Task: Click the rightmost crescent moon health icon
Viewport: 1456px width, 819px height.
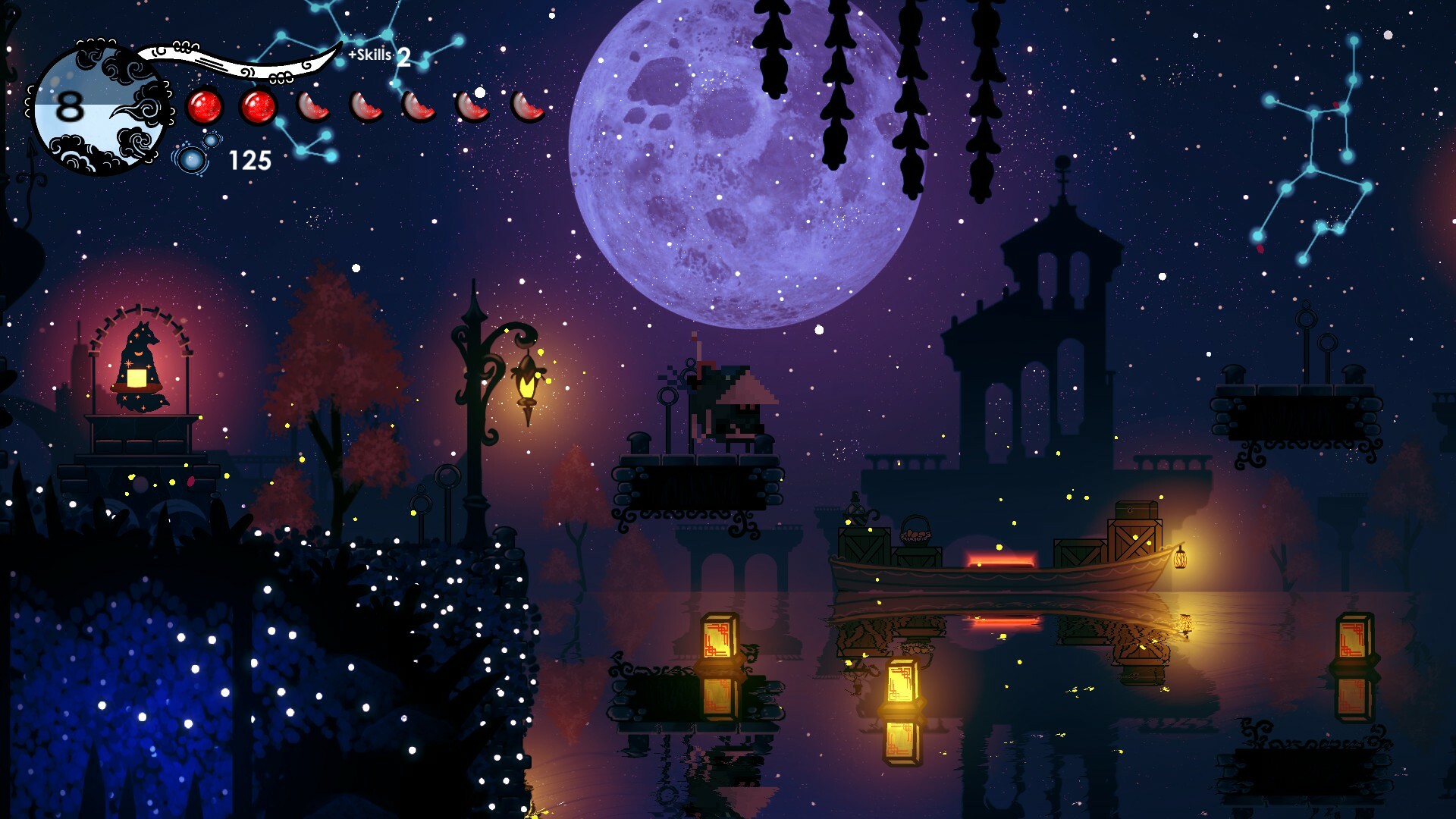Action: (x=526, y=108)
